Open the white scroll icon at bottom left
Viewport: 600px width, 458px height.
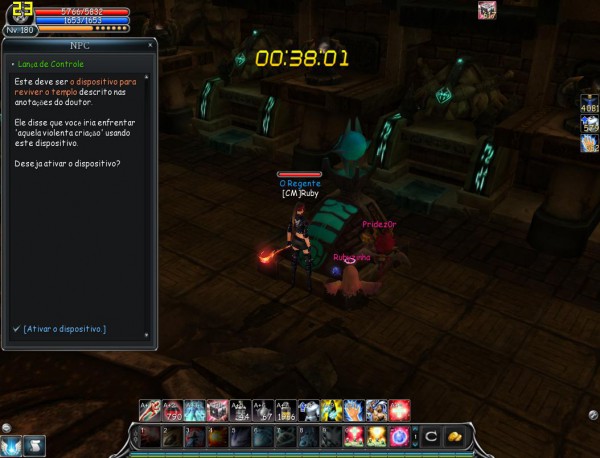click(35, 446)
